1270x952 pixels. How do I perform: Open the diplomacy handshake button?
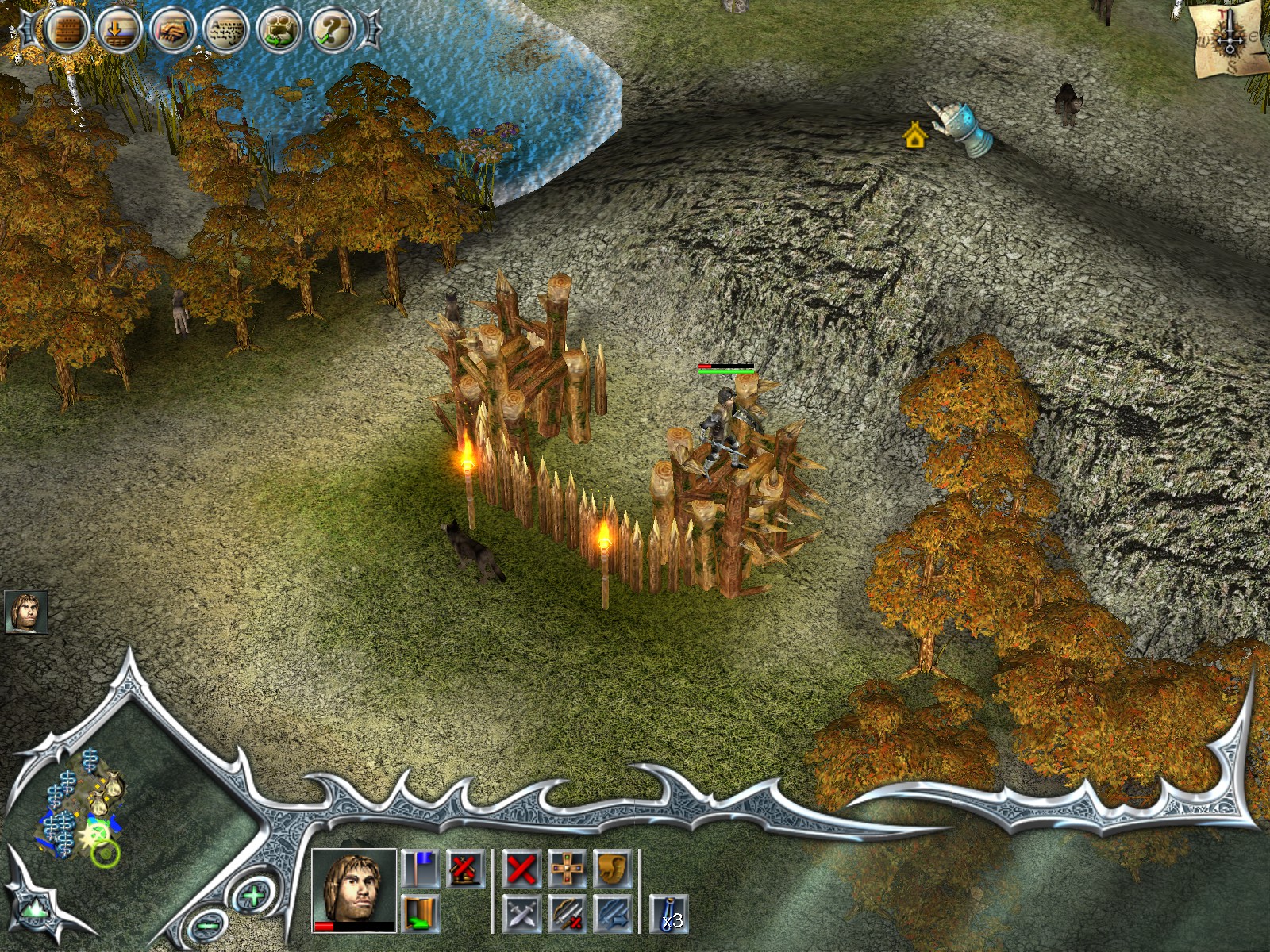(x=173, y=31)
